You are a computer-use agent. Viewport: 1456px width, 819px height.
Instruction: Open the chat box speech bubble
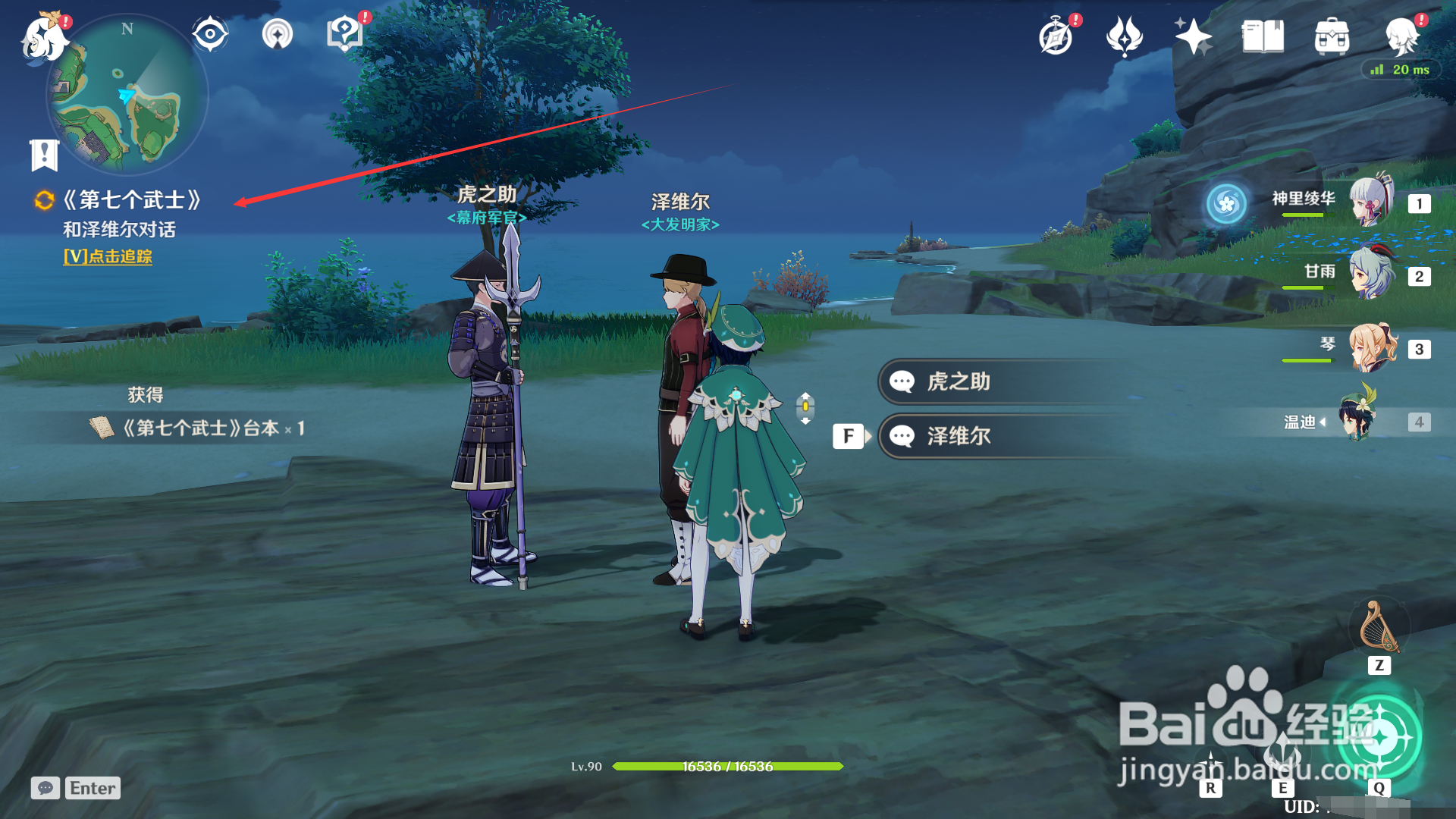tap(45, 788)
